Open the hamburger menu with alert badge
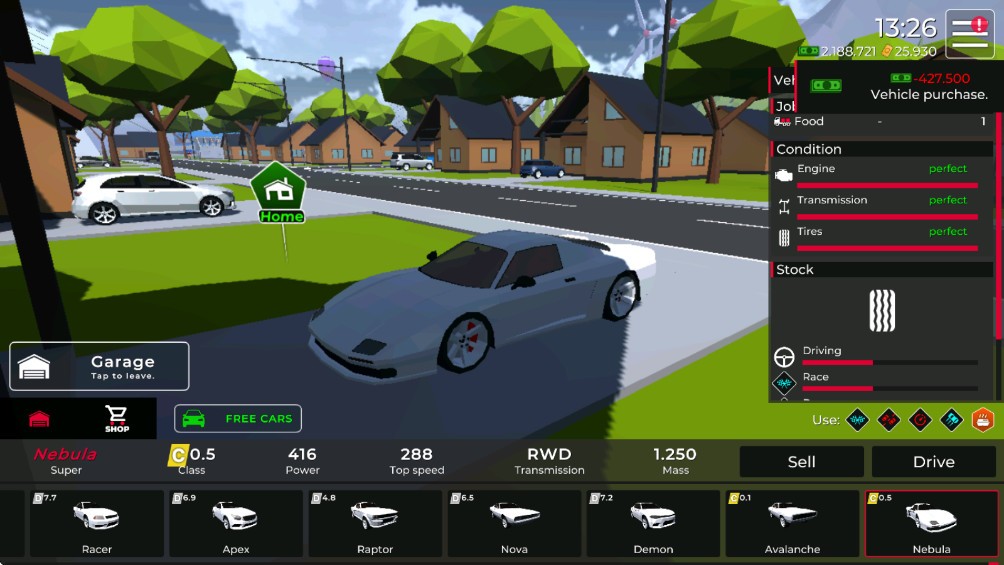This screenshot has height=565, width=1004. tap(970, 34)
